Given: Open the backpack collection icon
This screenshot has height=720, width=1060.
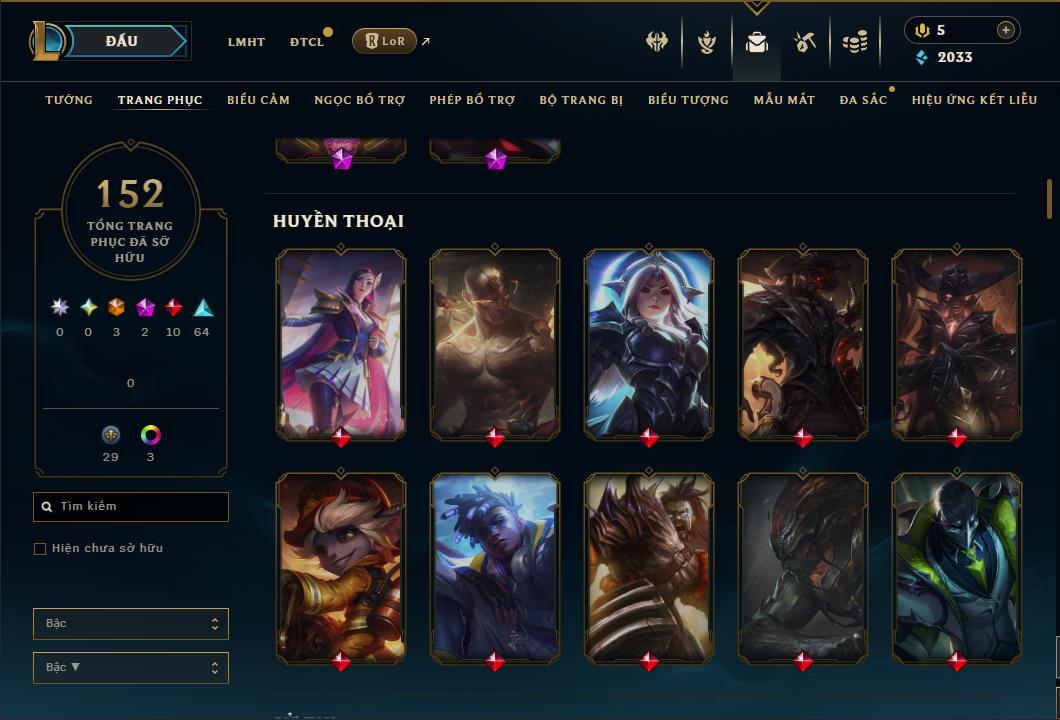Looking at the screenshot, I should (x=757, y=42).
